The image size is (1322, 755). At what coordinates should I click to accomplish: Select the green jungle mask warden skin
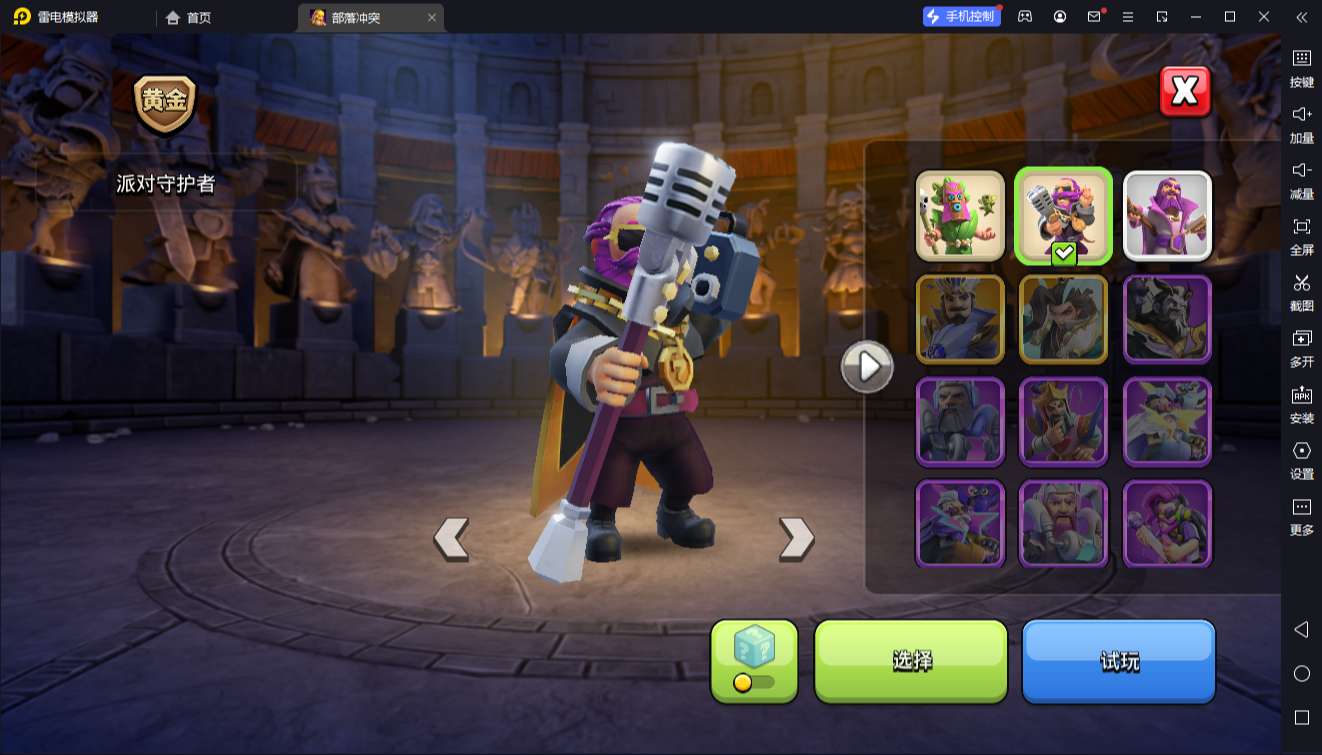pyautogui.click(x=960, y=216)
